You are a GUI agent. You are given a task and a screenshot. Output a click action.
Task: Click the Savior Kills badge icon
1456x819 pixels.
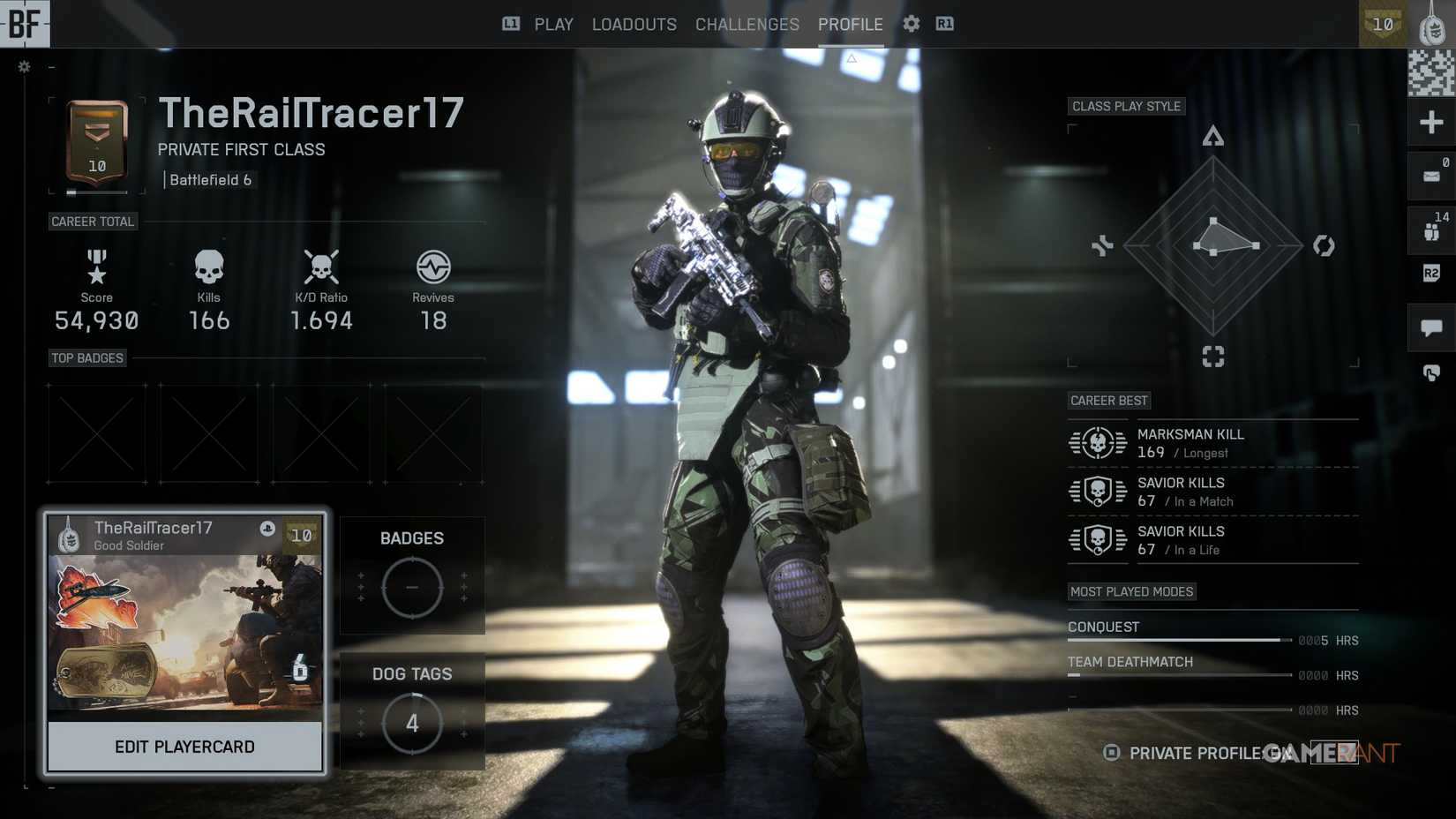(x=1097, y=492)
